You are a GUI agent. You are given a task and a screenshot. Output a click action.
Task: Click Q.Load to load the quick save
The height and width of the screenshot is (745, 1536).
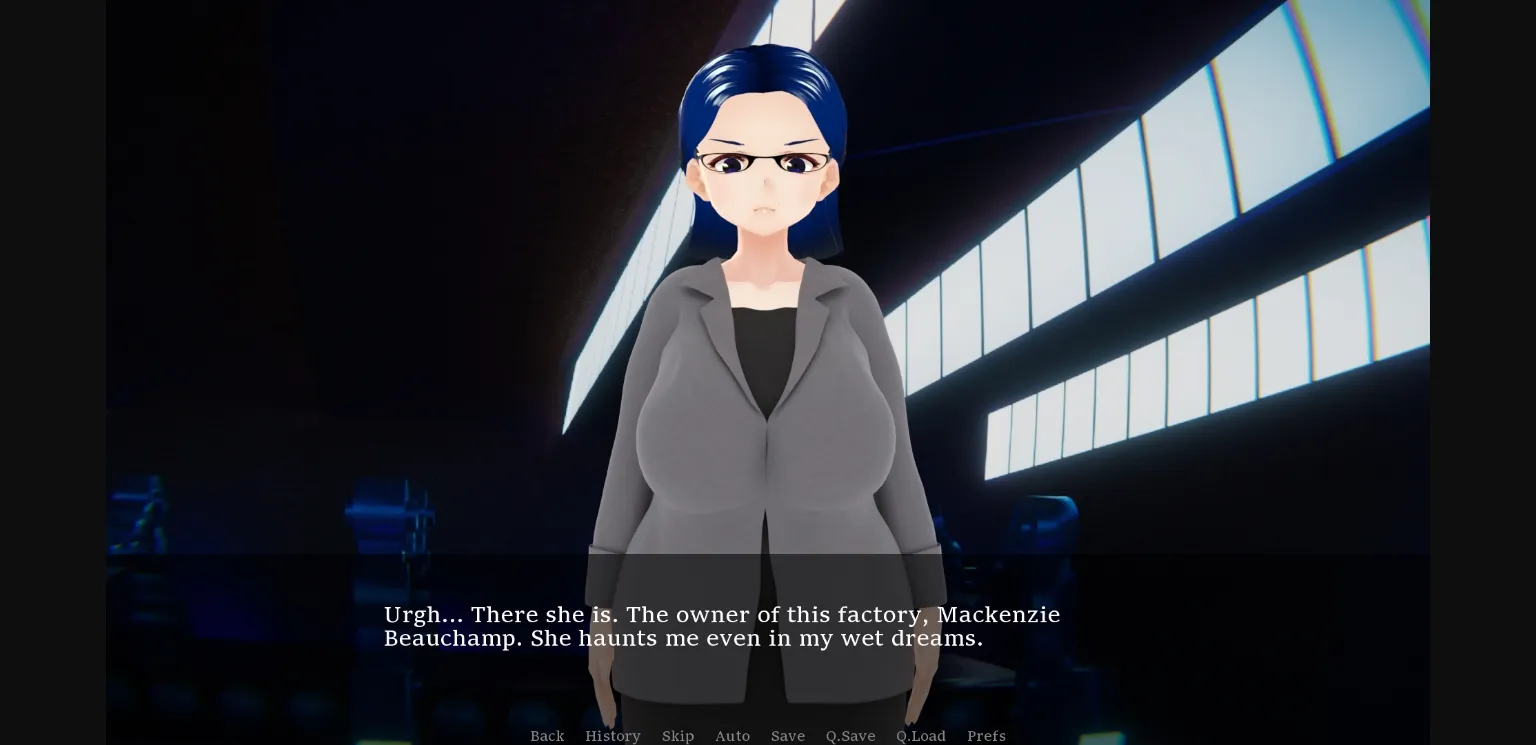coord(921,736)
